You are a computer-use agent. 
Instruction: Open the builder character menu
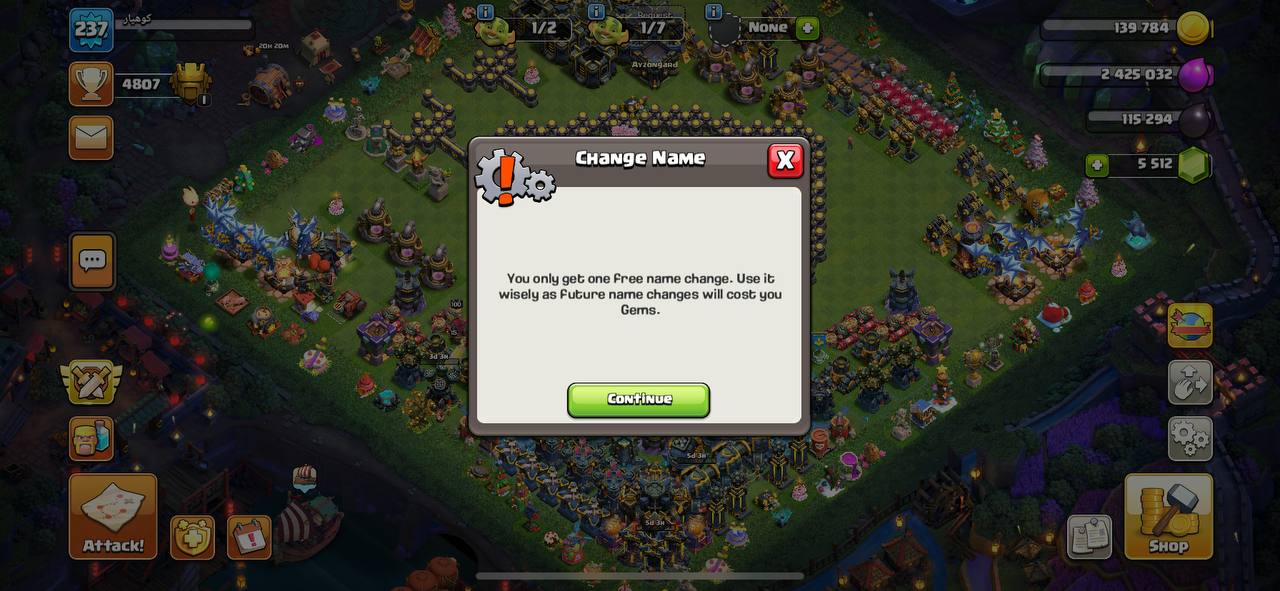click(x=91, y=438)
